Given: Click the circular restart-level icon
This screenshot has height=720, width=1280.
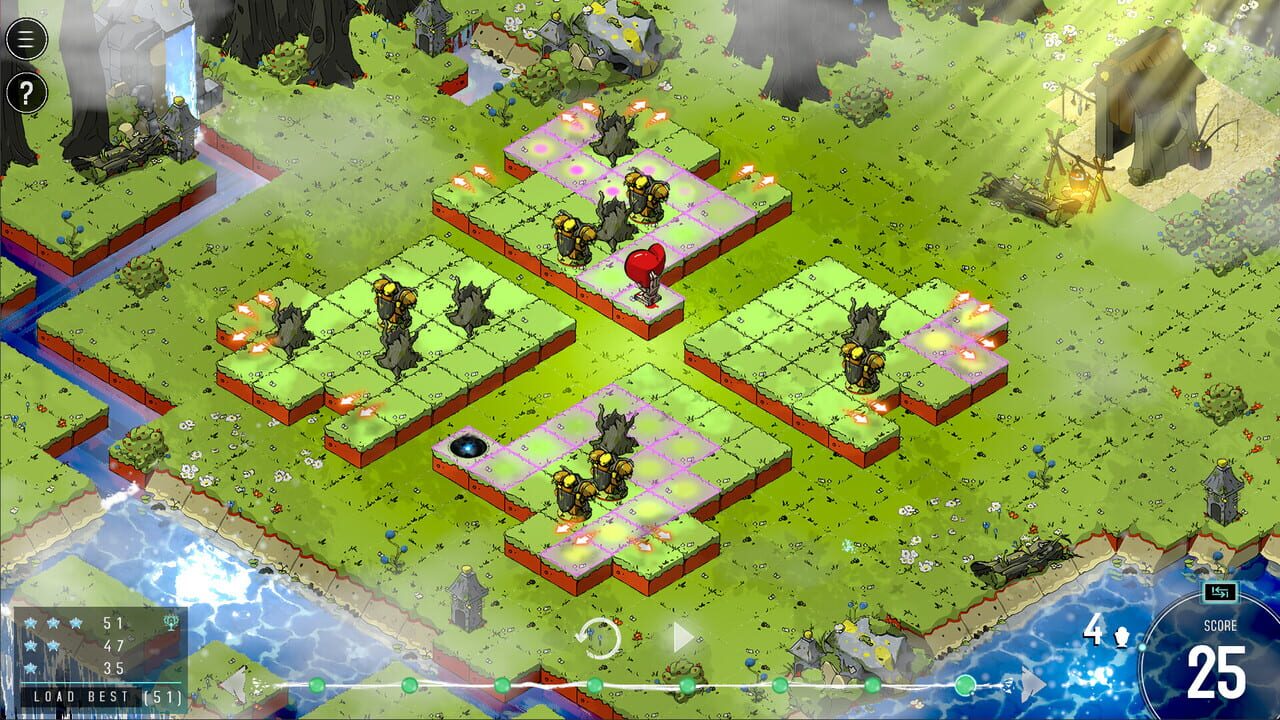Looking at the screenshot, I should point(601,636).
